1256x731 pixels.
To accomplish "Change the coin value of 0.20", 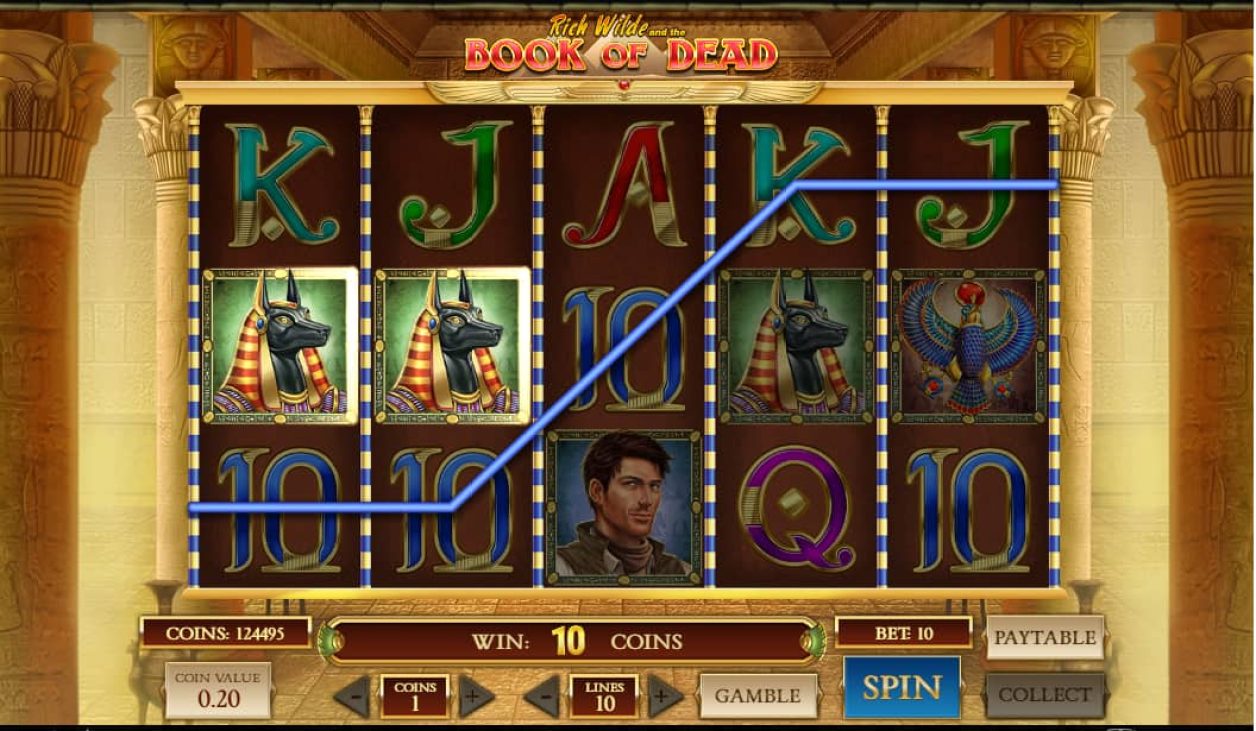I will pyautogui.click(x=218, y=690).
